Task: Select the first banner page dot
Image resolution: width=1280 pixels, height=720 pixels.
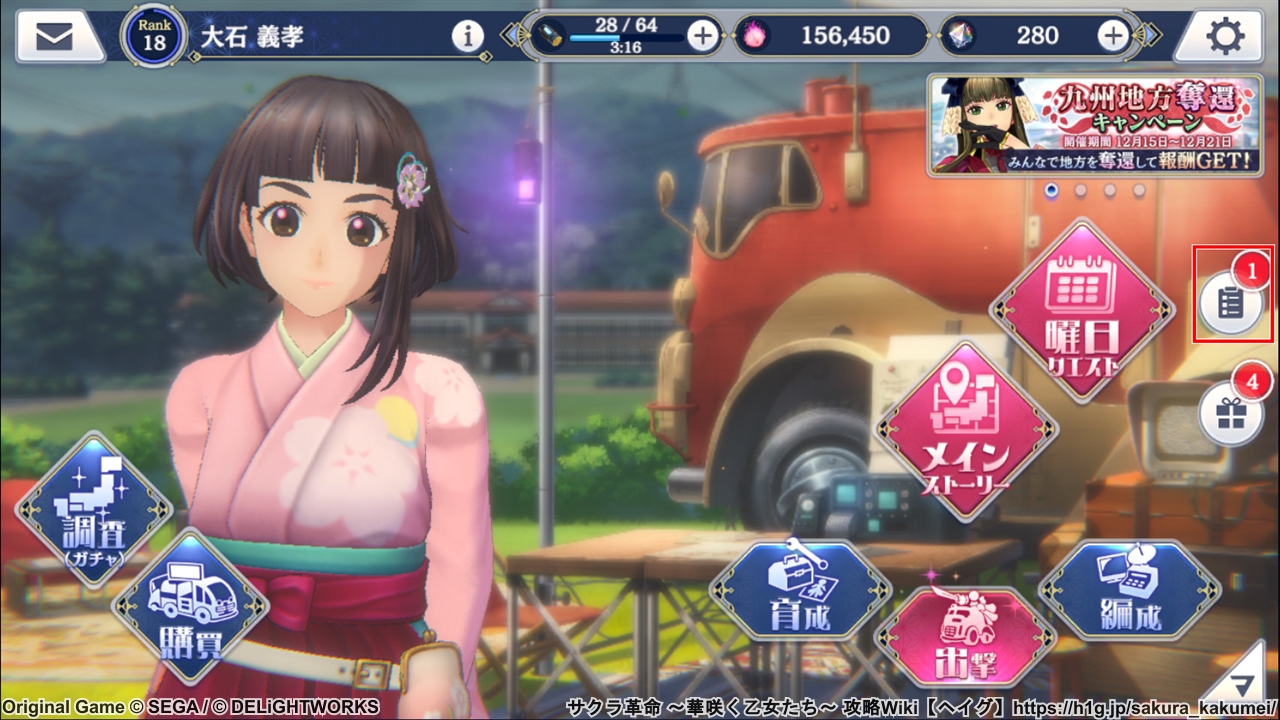Action: (x=1051, y=189)
